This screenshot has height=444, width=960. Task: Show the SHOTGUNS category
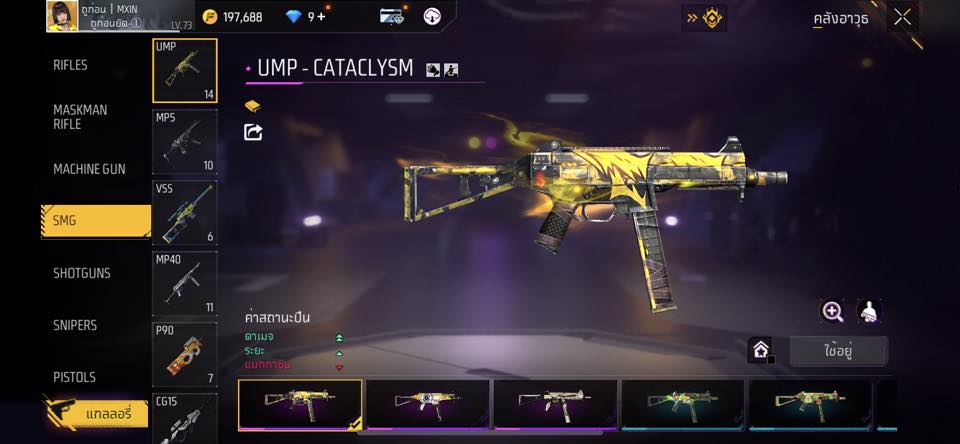coord(82,273)
